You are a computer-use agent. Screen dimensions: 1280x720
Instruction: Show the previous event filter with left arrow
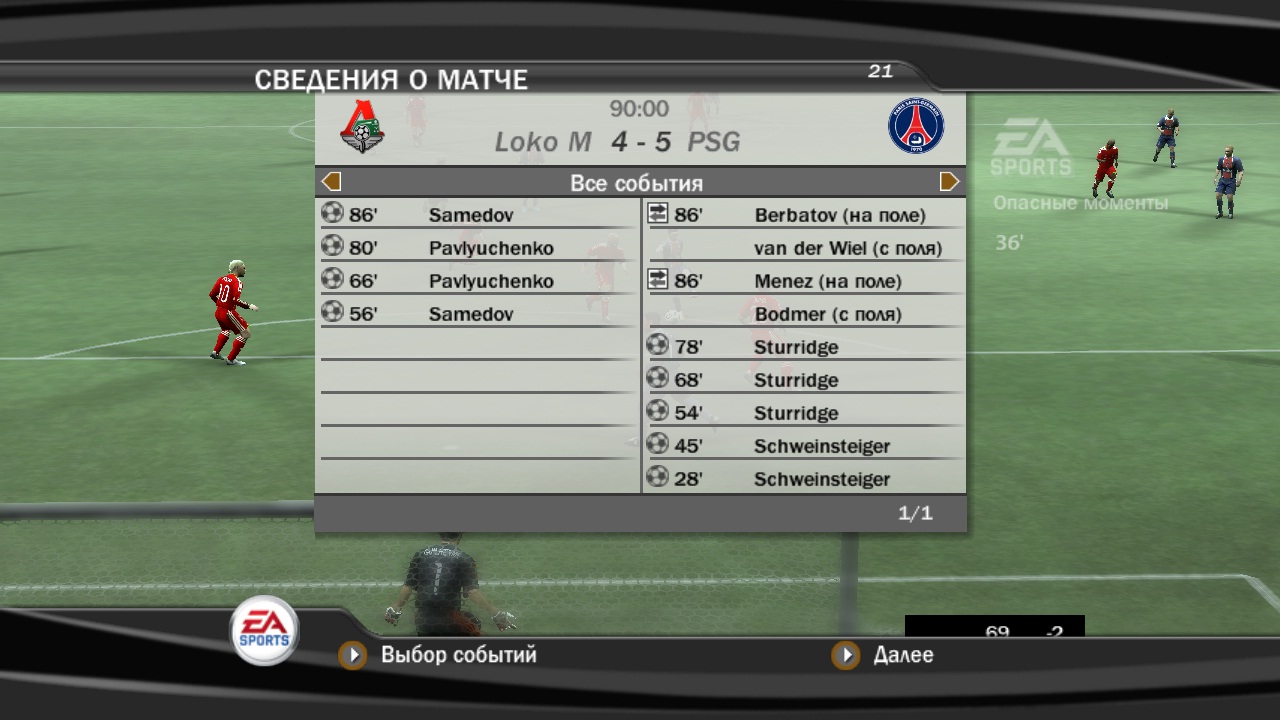[332, 182]
